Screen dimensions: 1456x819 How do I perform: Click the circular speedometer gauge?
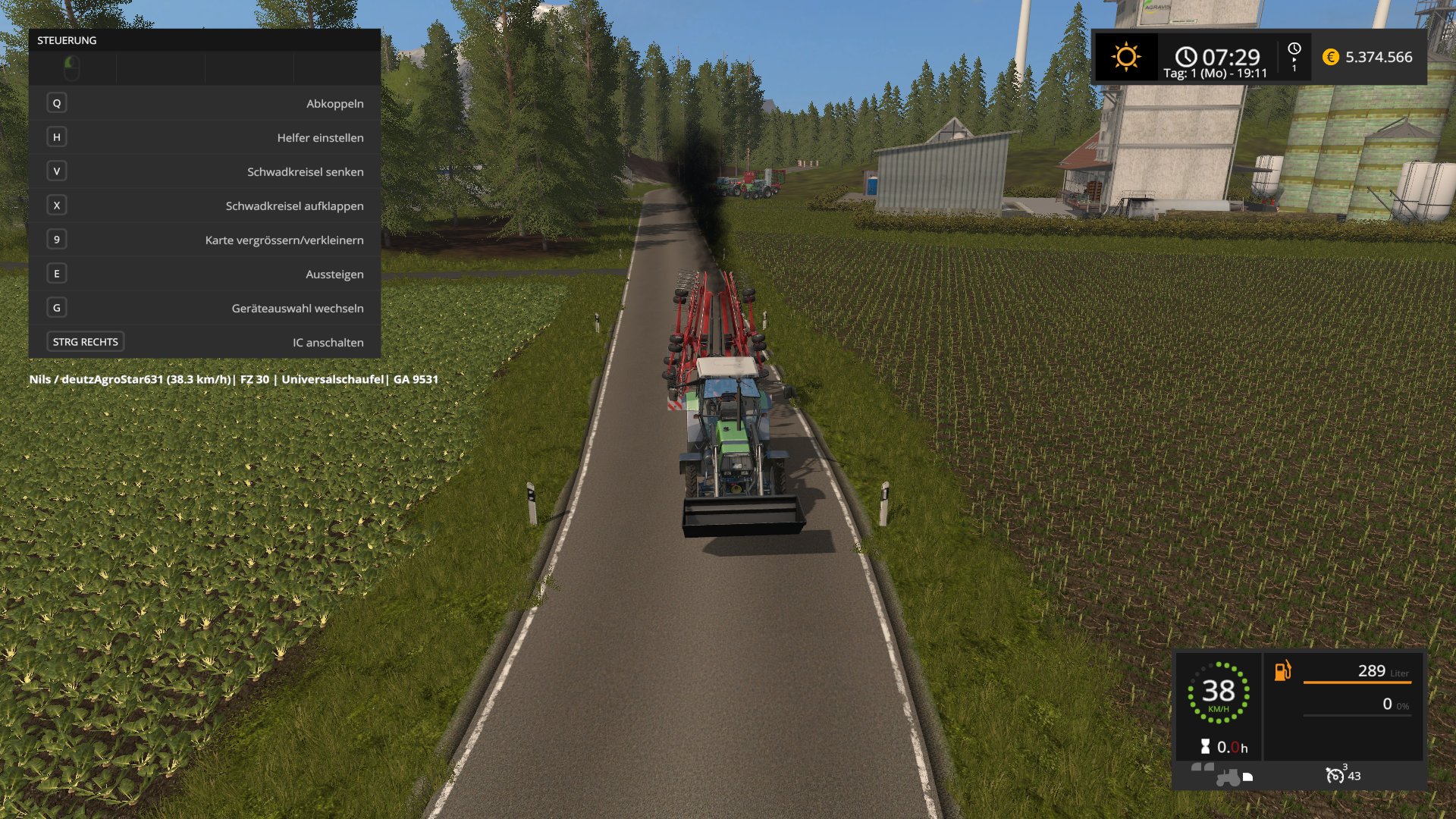click(x=1218, y=692)
